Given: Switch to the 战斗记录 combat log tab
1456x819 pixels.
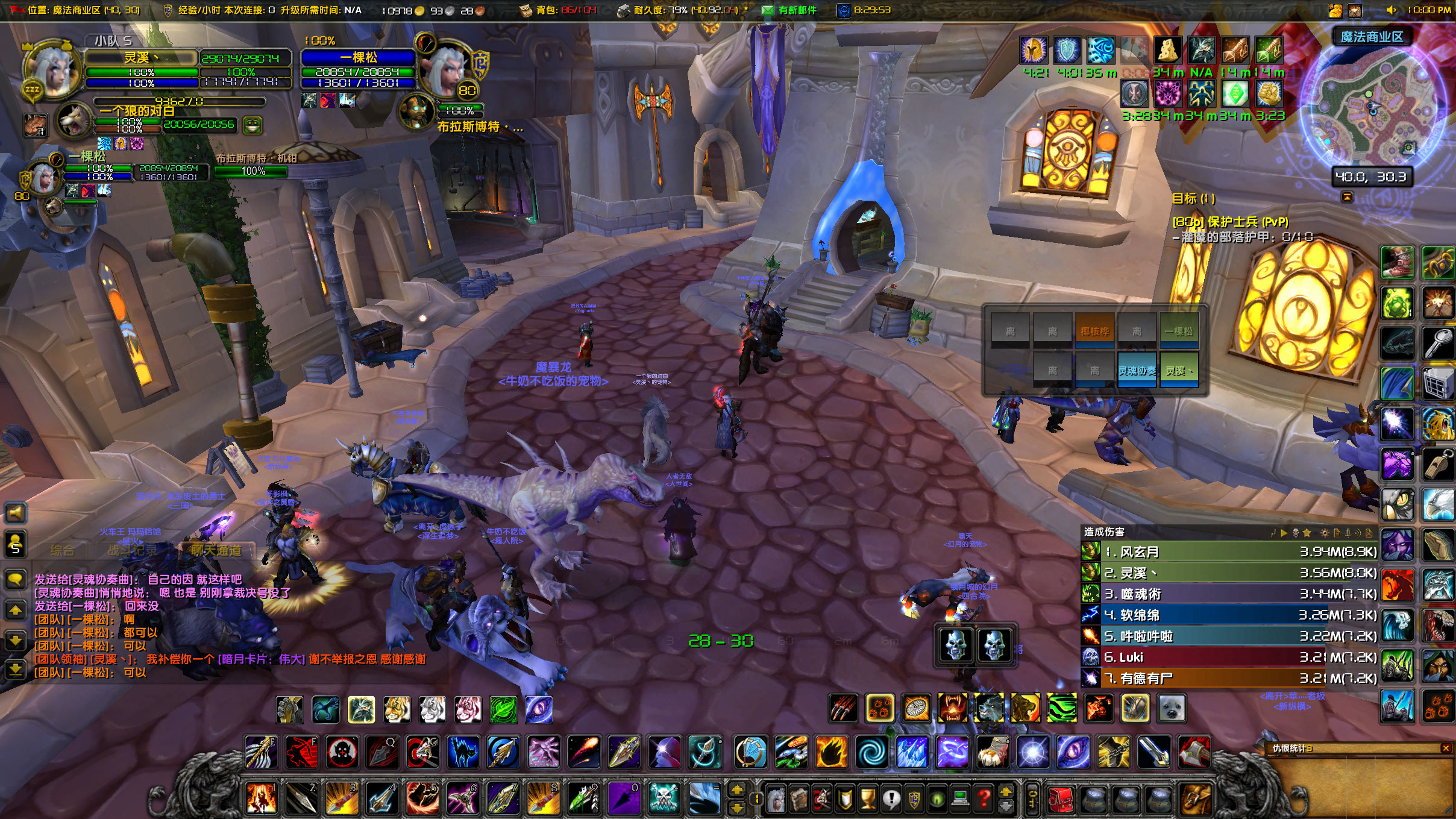Looking at the screenshot, I should (x=133, y=551).
